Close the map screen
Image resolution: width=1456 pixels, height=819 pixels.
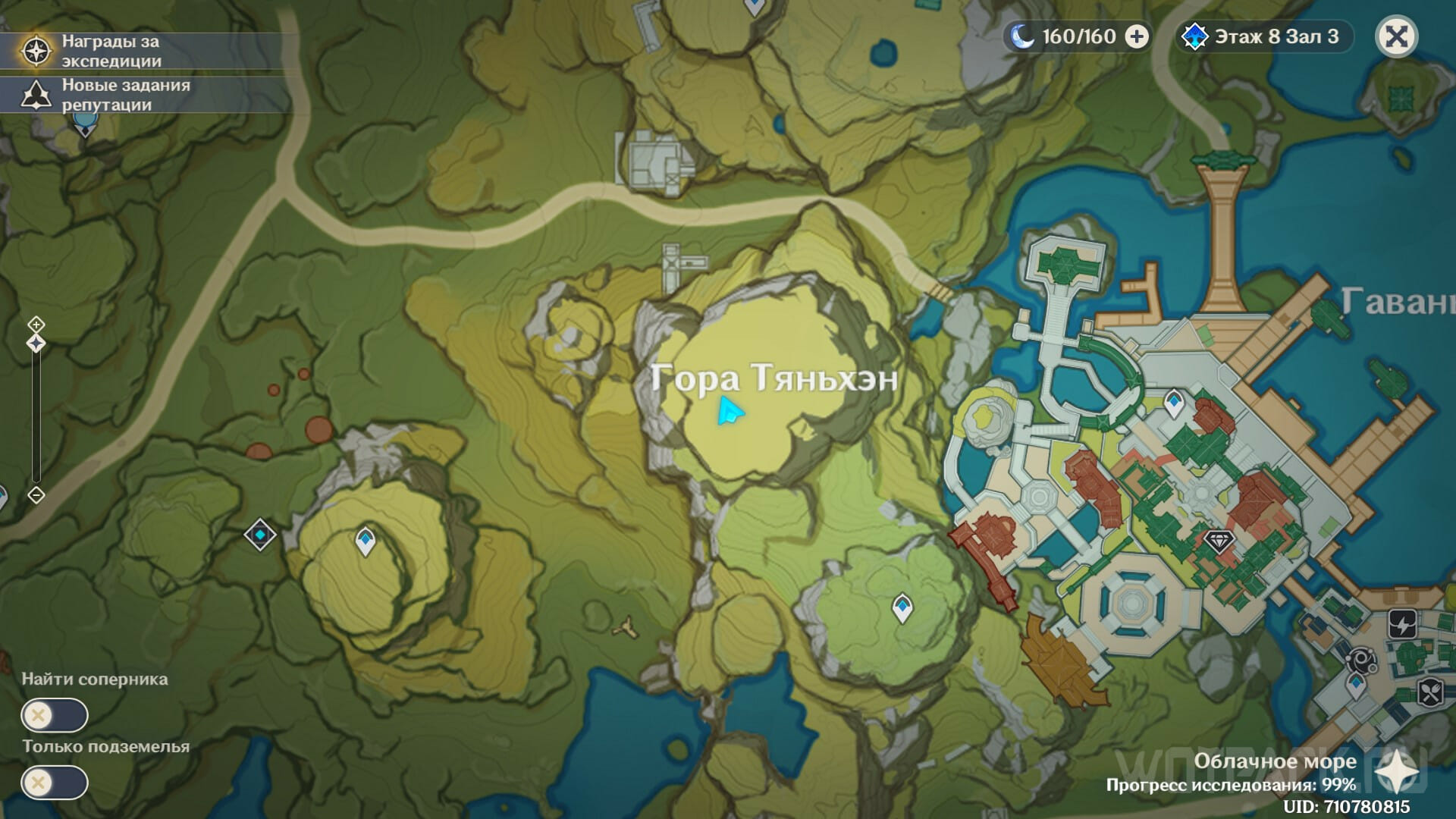[1396, 36]
